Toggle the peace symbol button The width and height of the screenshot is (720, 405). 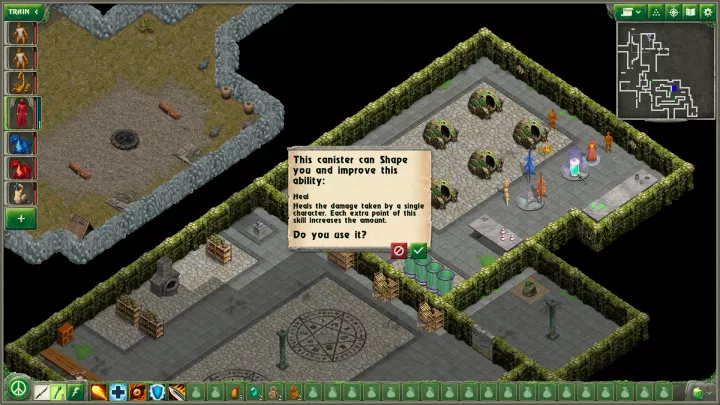click(17, 390)
